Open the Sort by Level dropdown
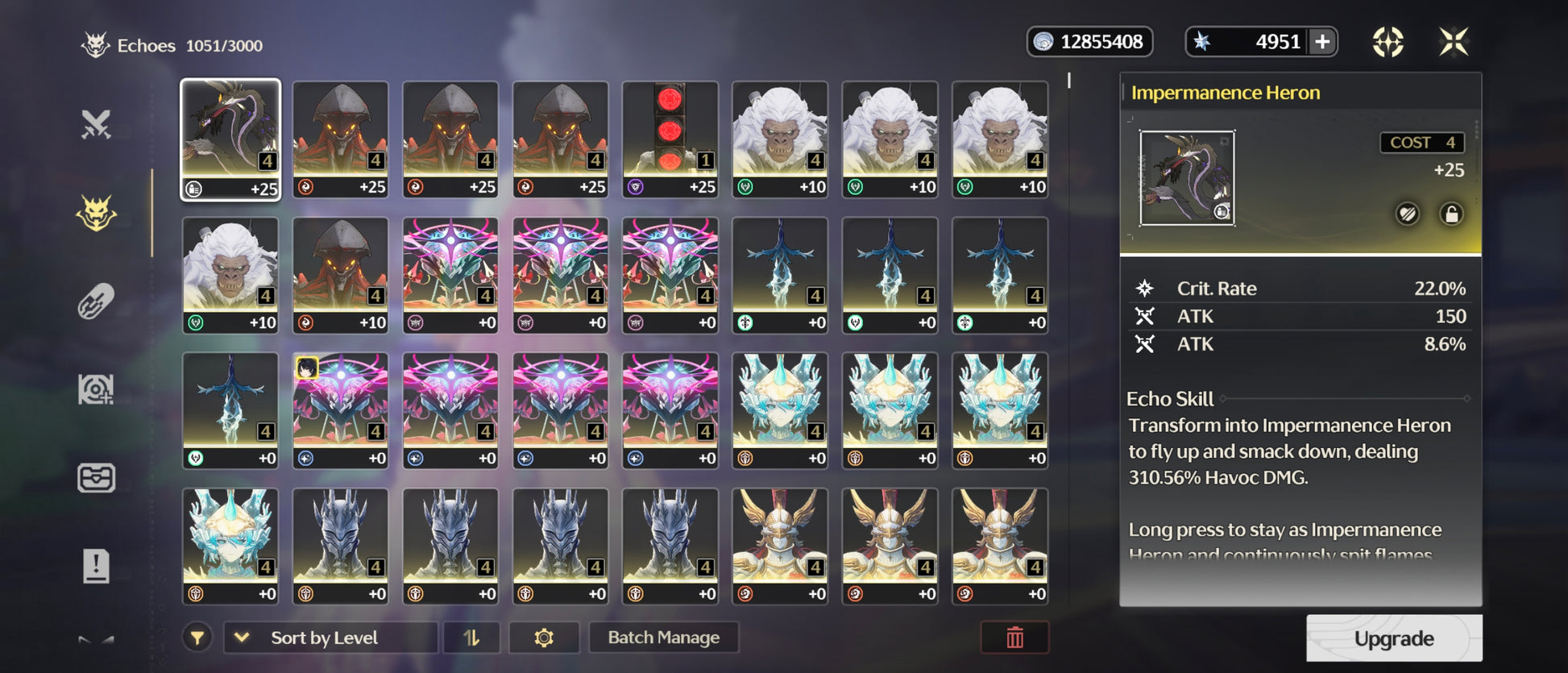 (330, 638)
